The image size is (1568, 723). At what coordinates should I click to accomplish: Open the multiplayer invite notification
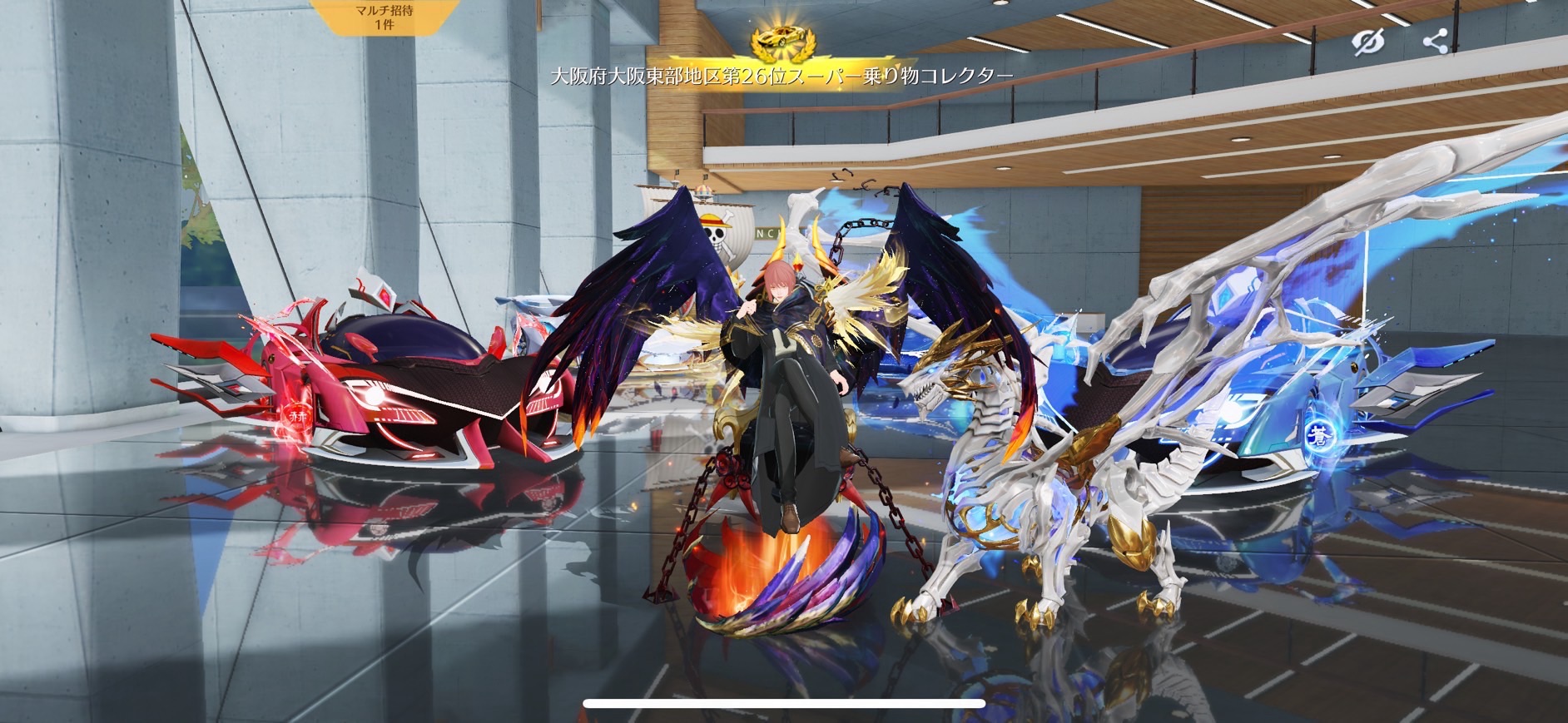pos(384,17)
